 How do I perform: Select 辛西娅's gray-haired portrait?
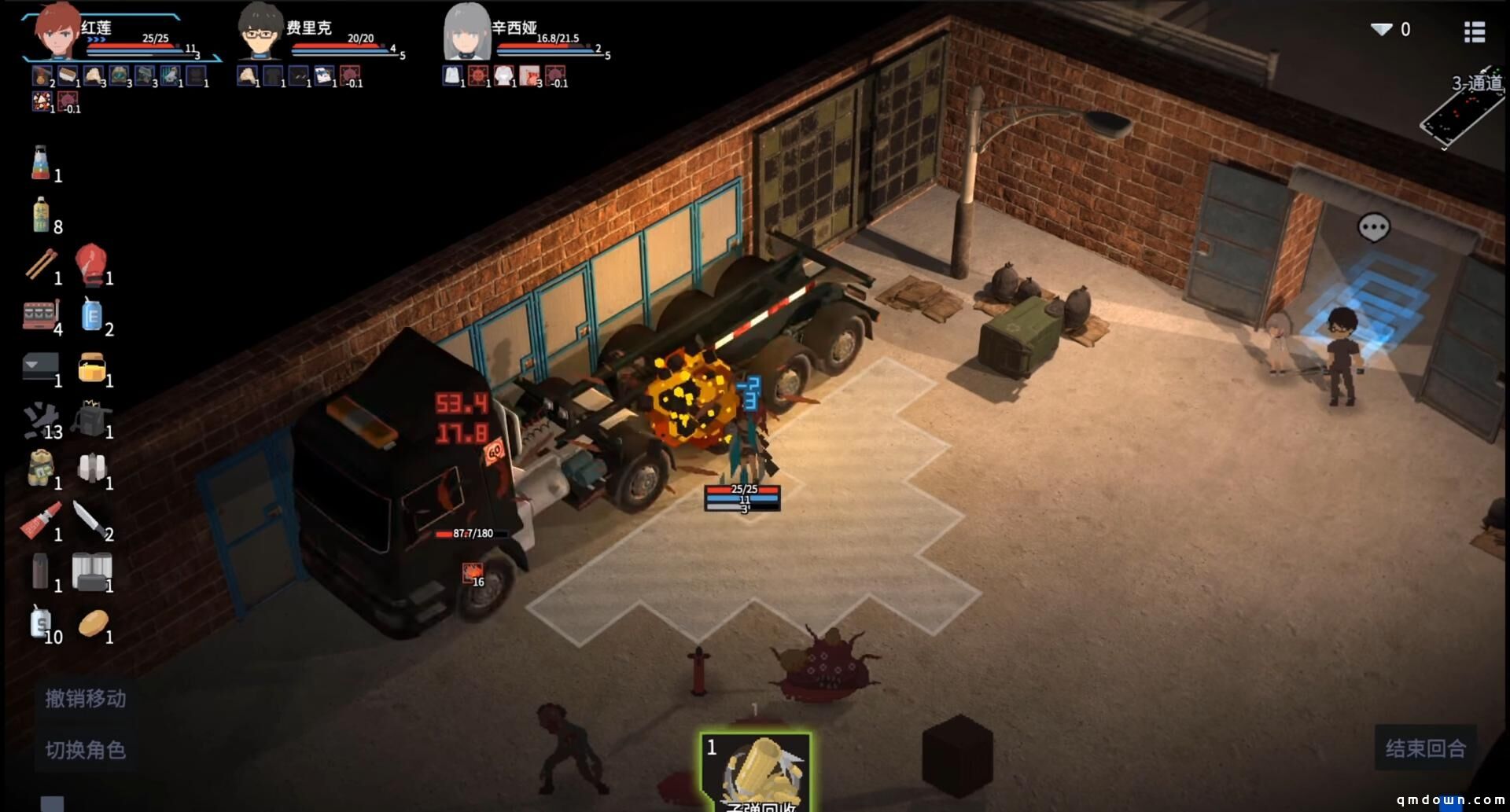(x=467, y=32)
